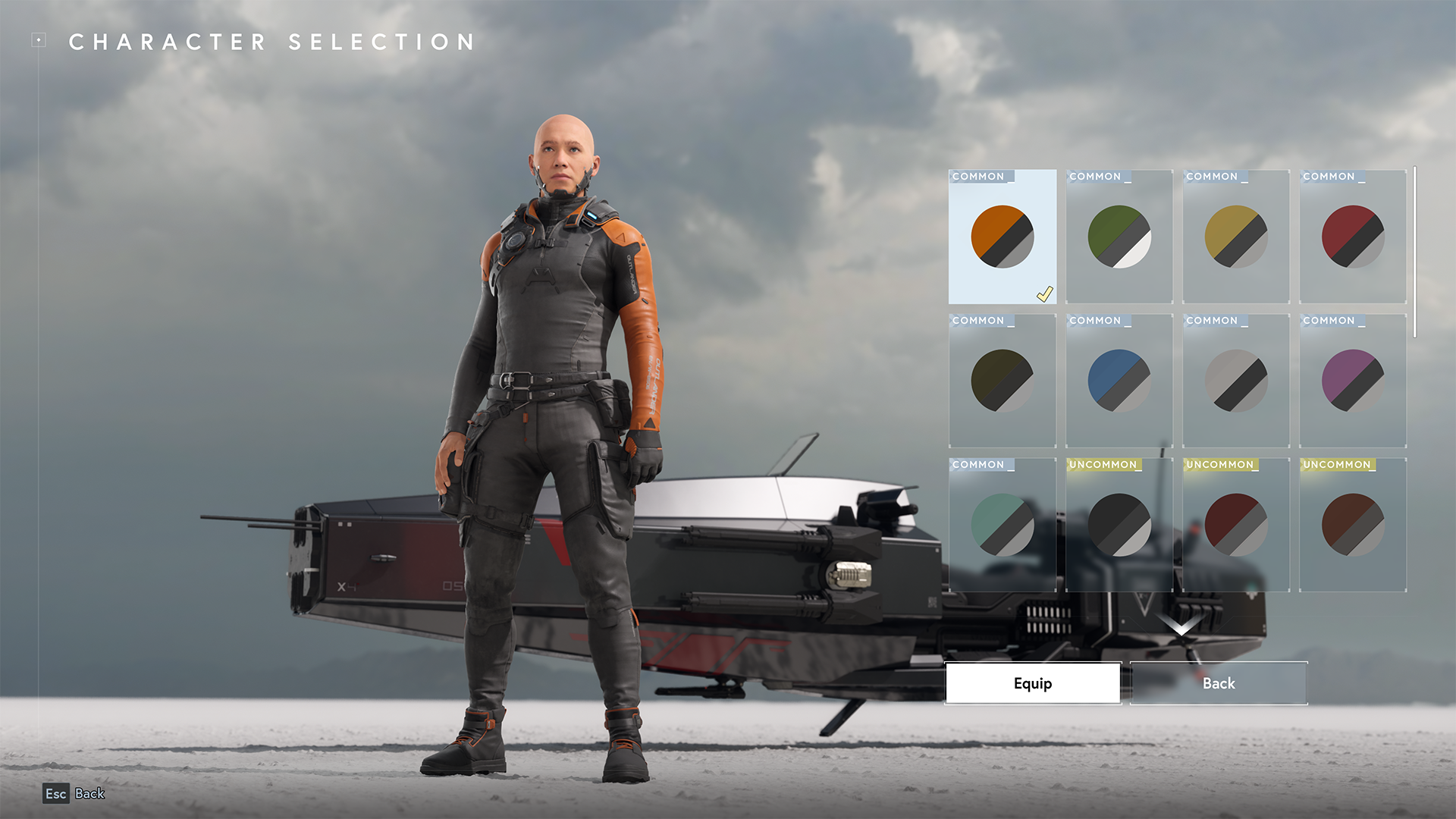Click the Back button

(x=1218, y=683)
